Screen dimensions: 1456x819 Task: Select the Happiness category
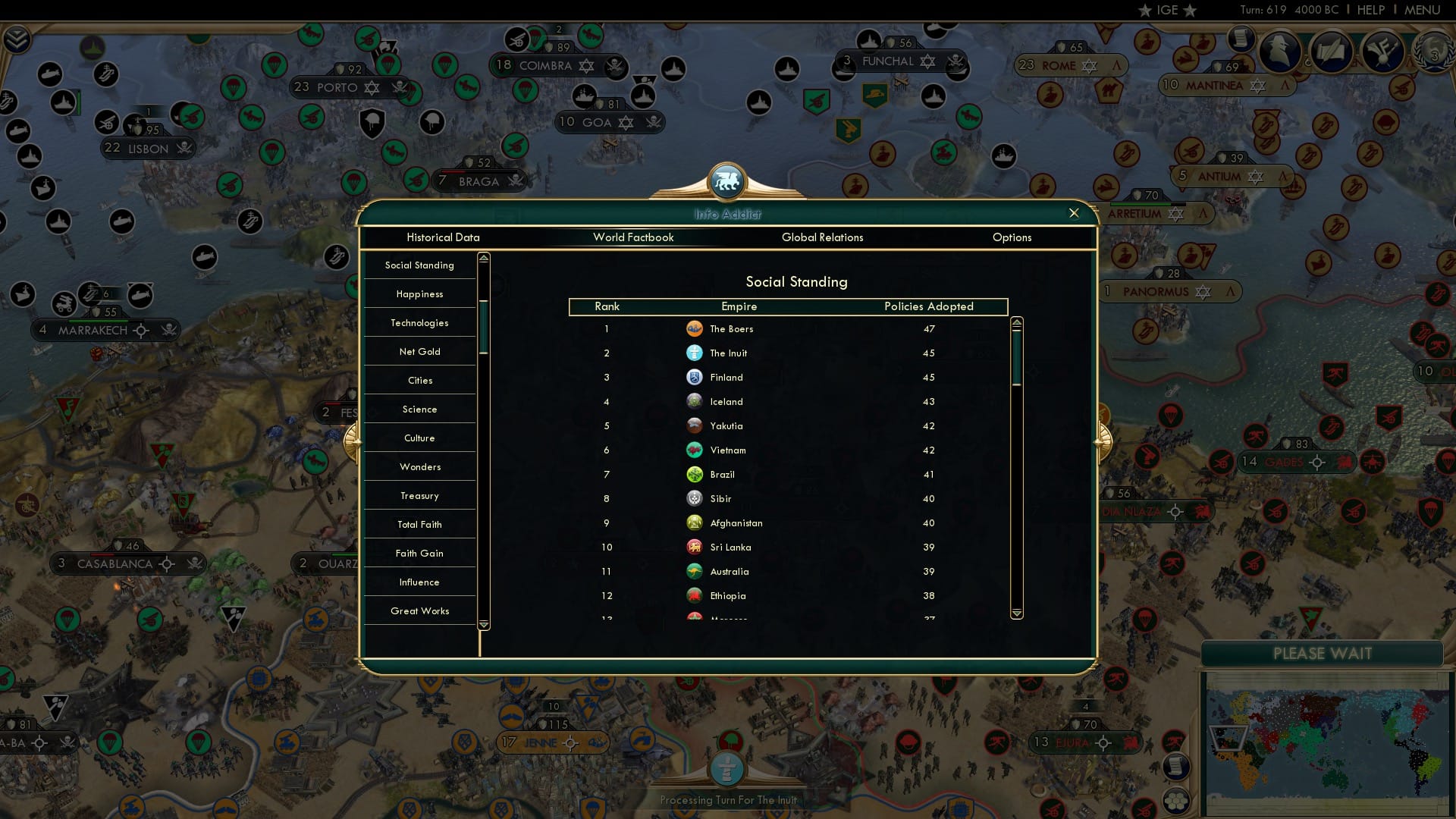tap(419, 293)
